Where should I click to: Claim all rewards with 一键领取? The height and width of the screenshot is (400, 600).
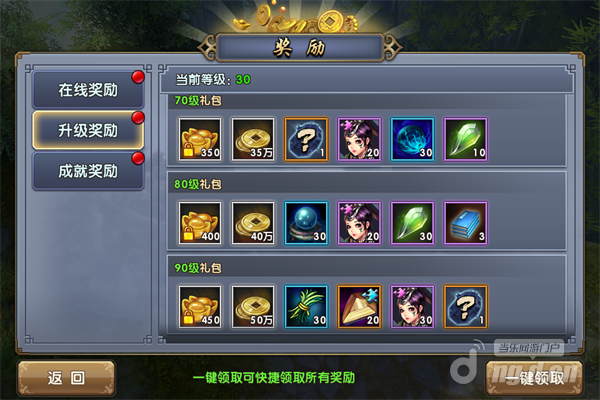point(534,378)
